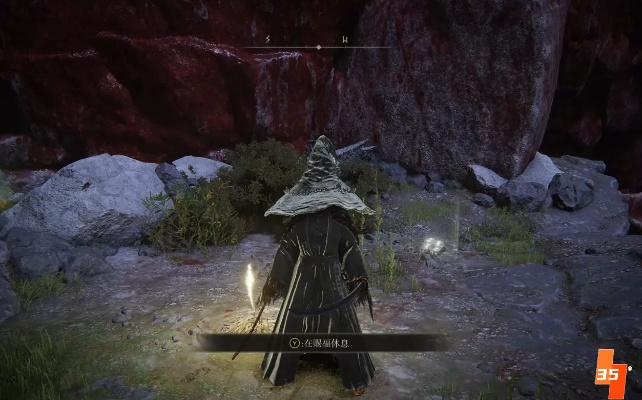Click the compass bar heading indicator

point(319,47)
